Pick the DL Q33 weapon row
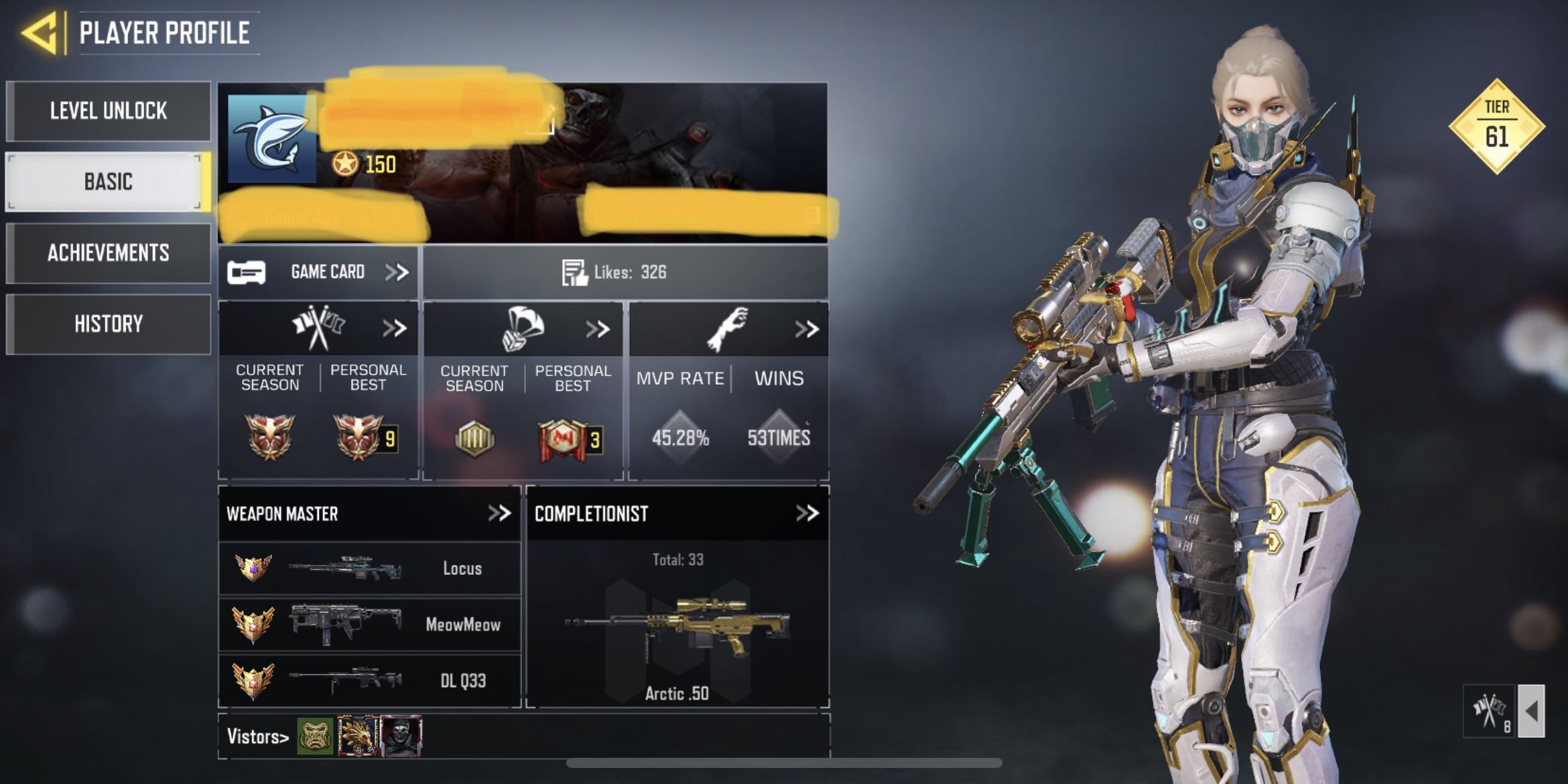This screenshot has height=784, width=1568. (x=369, y=681)
